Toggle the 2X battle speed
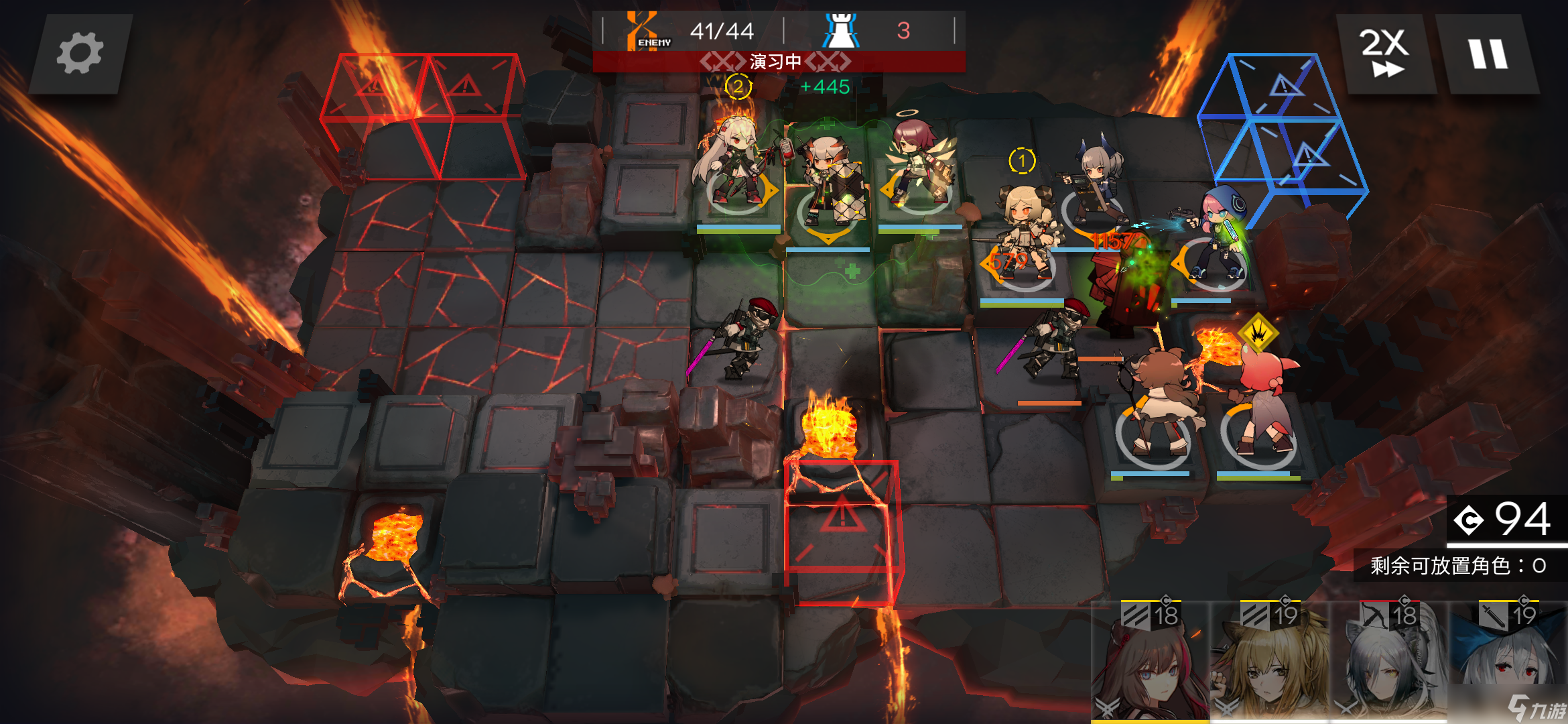The height and width of the screenshot is (724, 1568). tap(1384, 54)
